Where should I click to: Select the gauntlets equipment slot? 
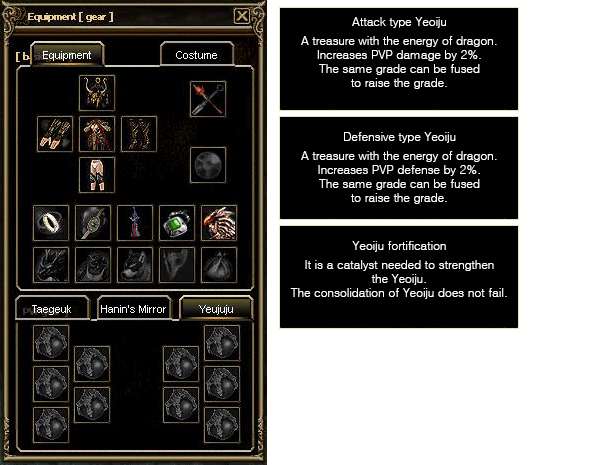(55, 134)
